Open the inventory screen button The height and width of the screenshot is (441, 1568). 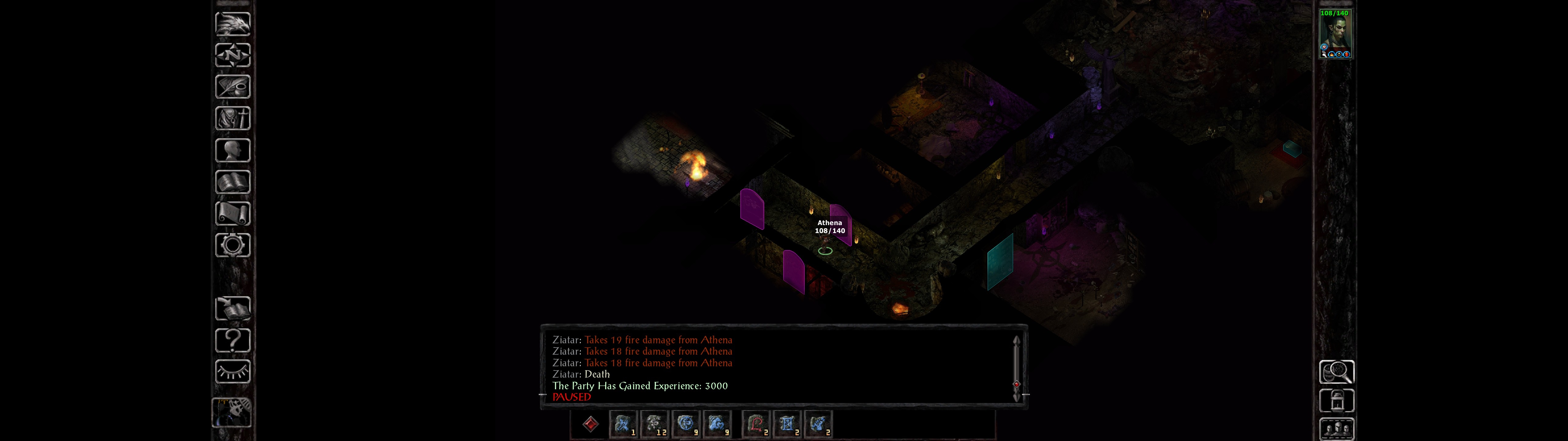tap(232, 119)
